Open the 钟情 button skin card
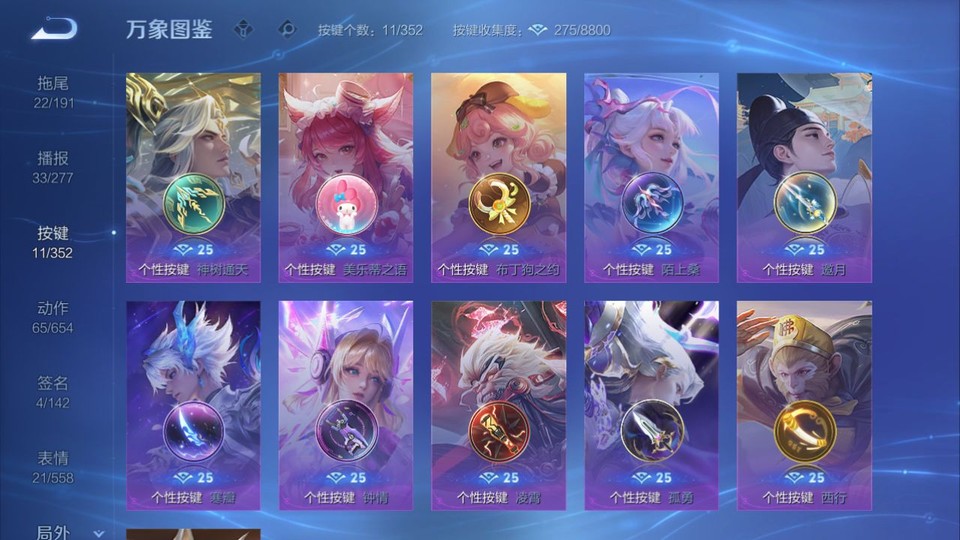The width and height of the screenshot is (960, 540). (x=346, y=405)
